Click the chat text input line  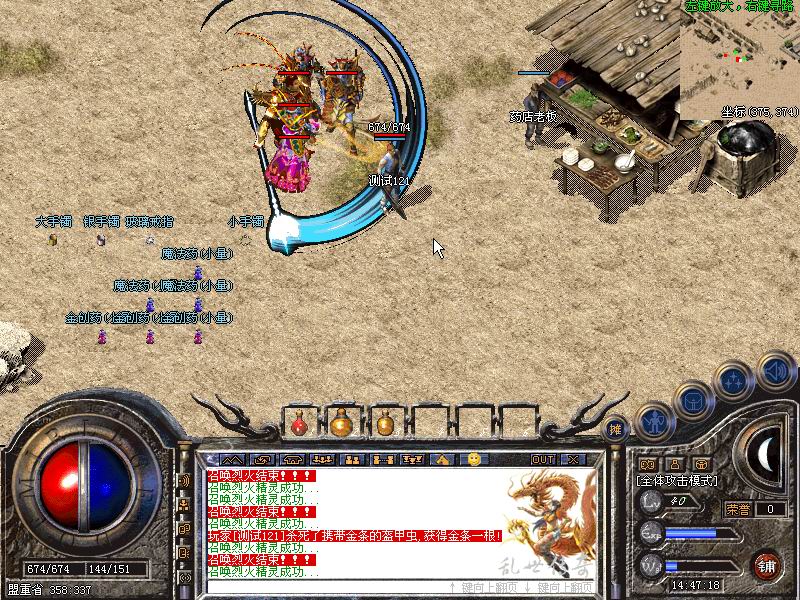pos(320,586)
